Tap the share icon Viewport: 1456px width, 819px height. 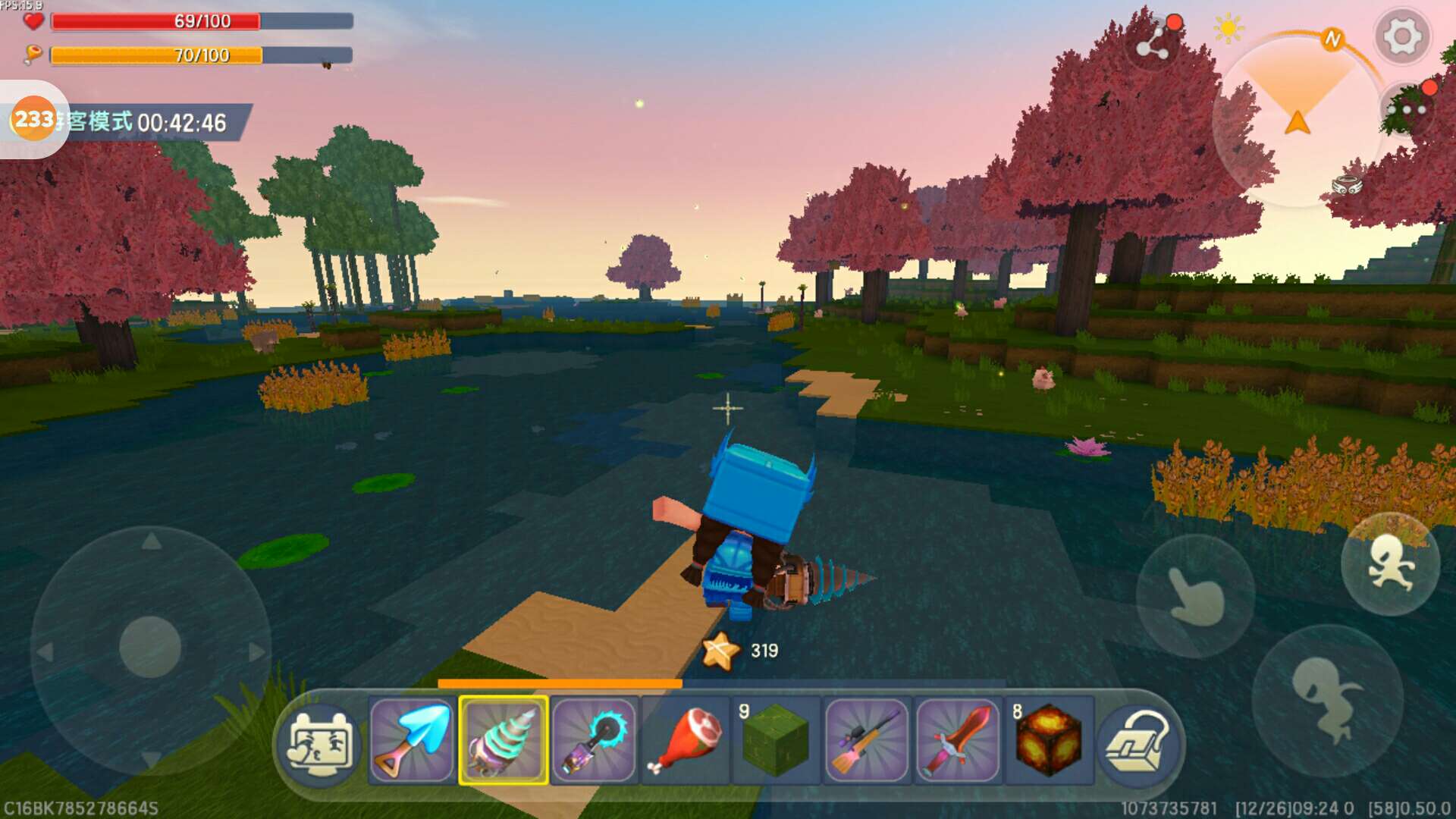click(x=1153, y=44)
